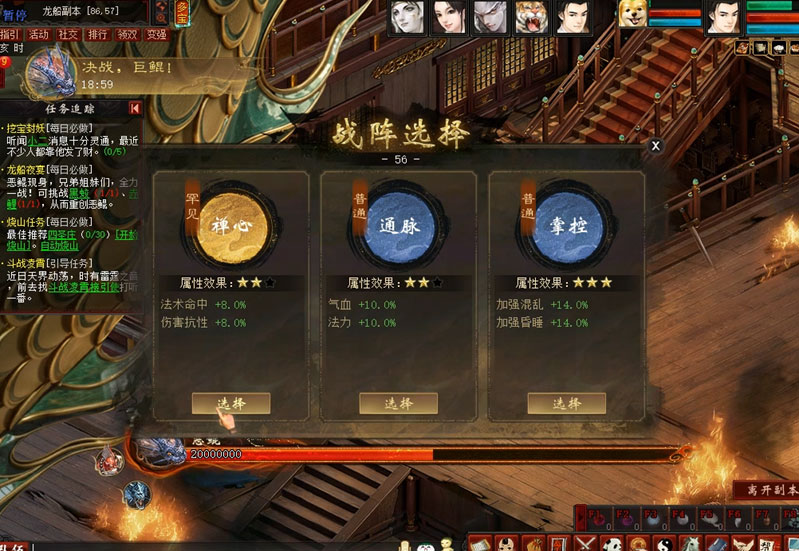Select the golden 禅心 formation medallion
Screen dimensions: 799x551
click(231, 226)
